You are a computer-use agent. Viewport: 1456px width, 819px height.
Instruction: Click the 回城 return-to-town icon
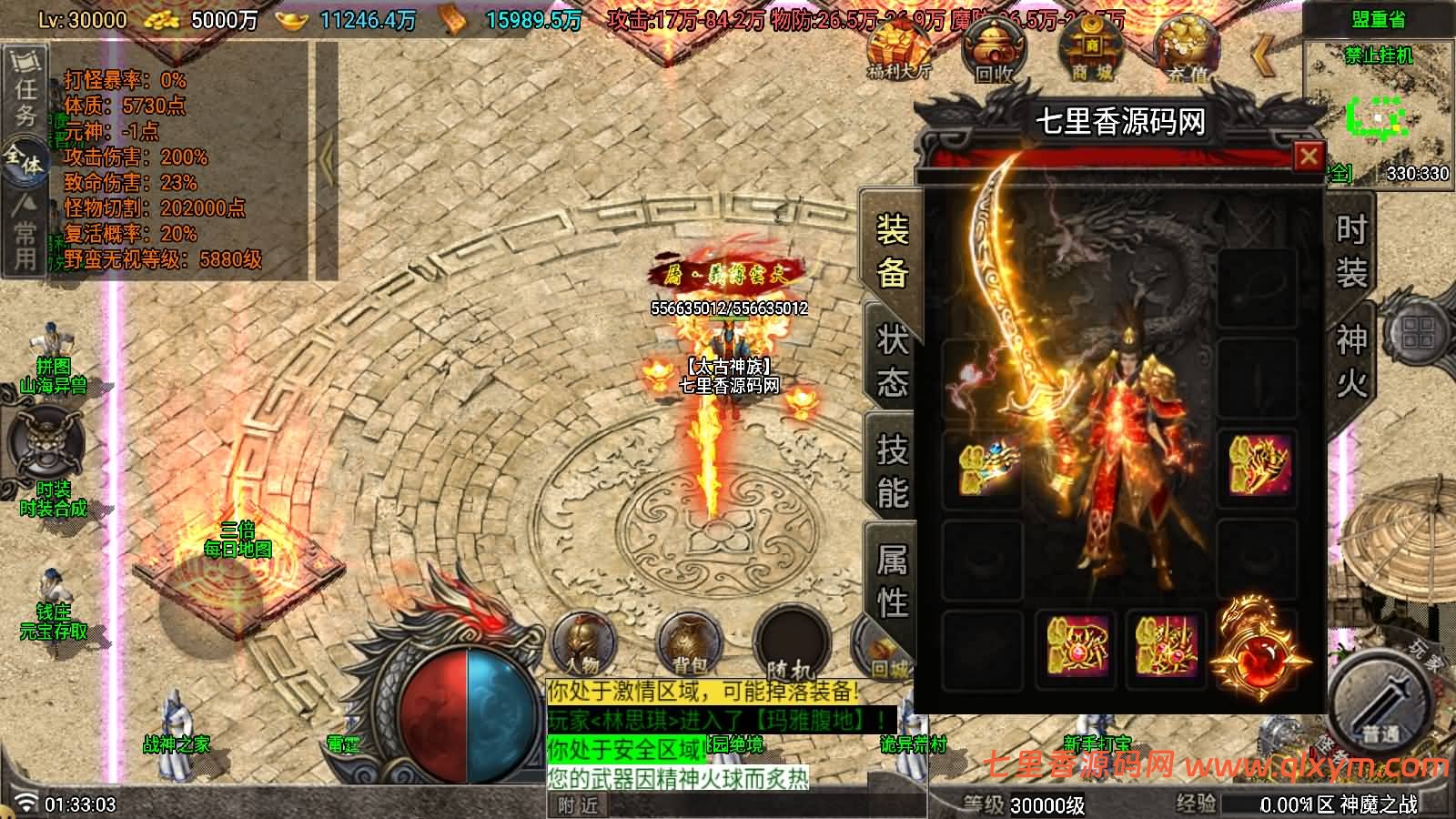[x=887, y=639]
